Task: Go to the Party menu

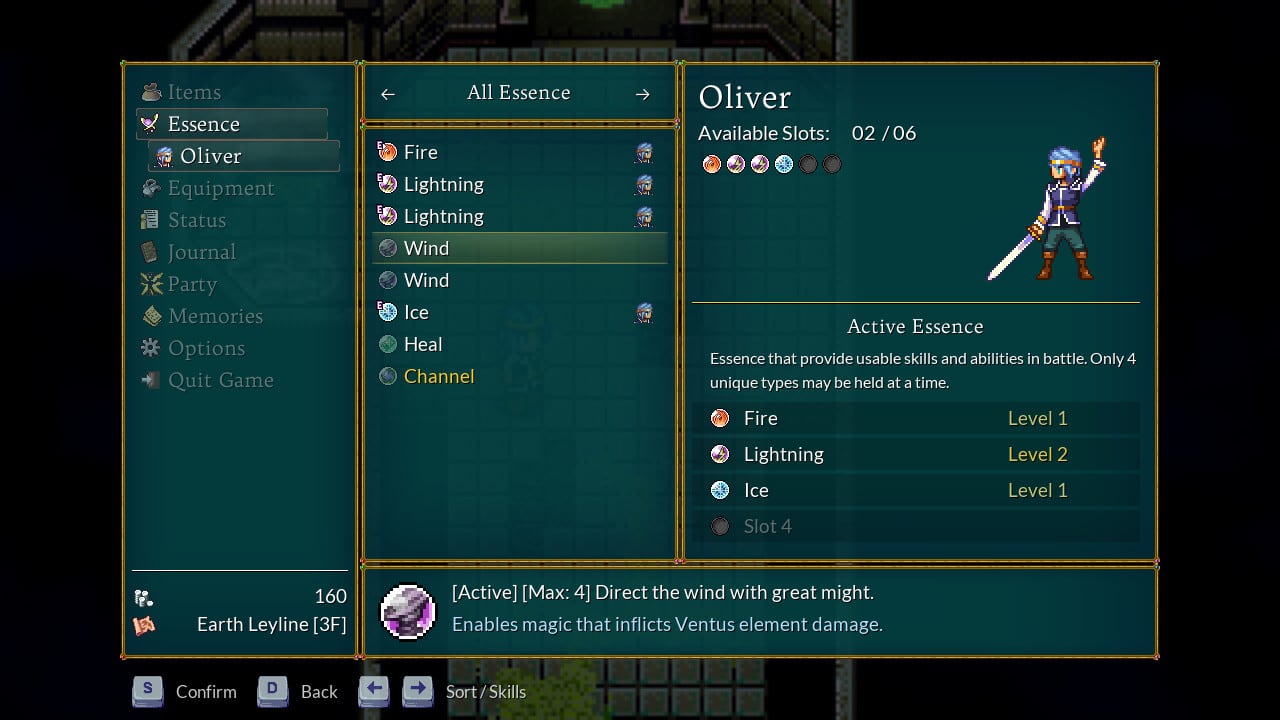Action: pyautogui.click(x=192, y=284)
